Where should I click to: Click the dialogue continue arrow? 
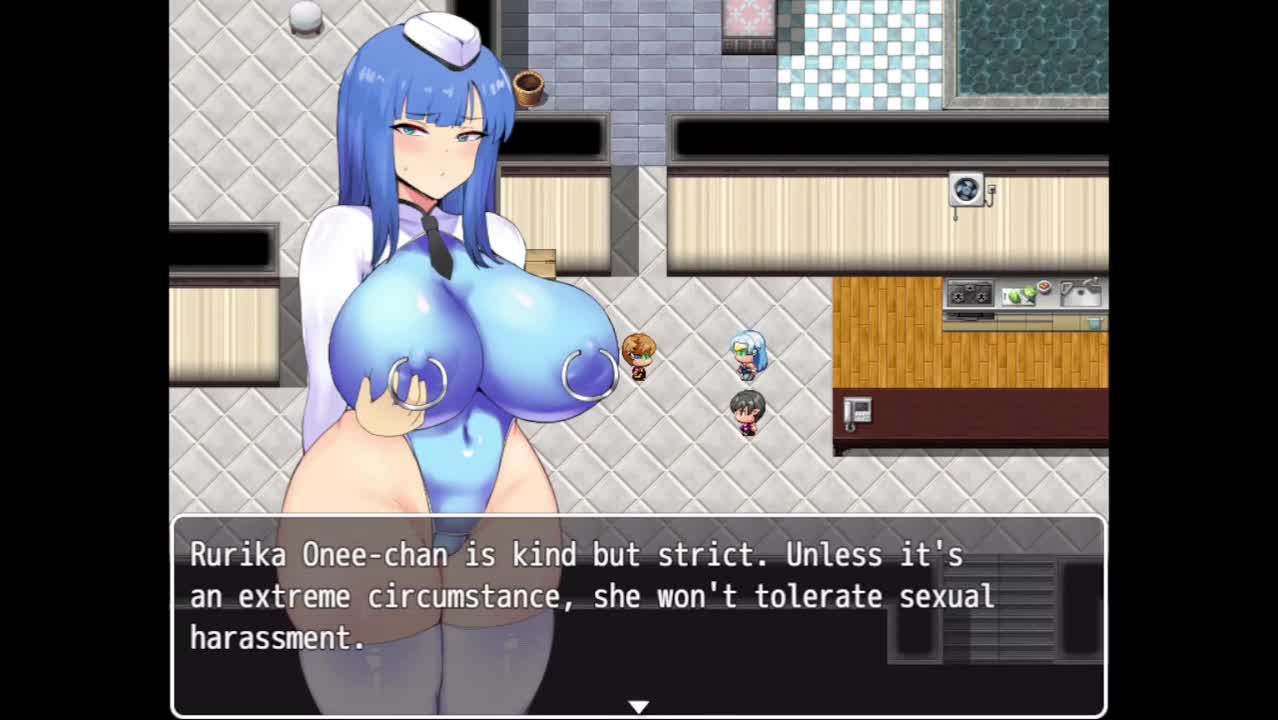click(638, 707)
